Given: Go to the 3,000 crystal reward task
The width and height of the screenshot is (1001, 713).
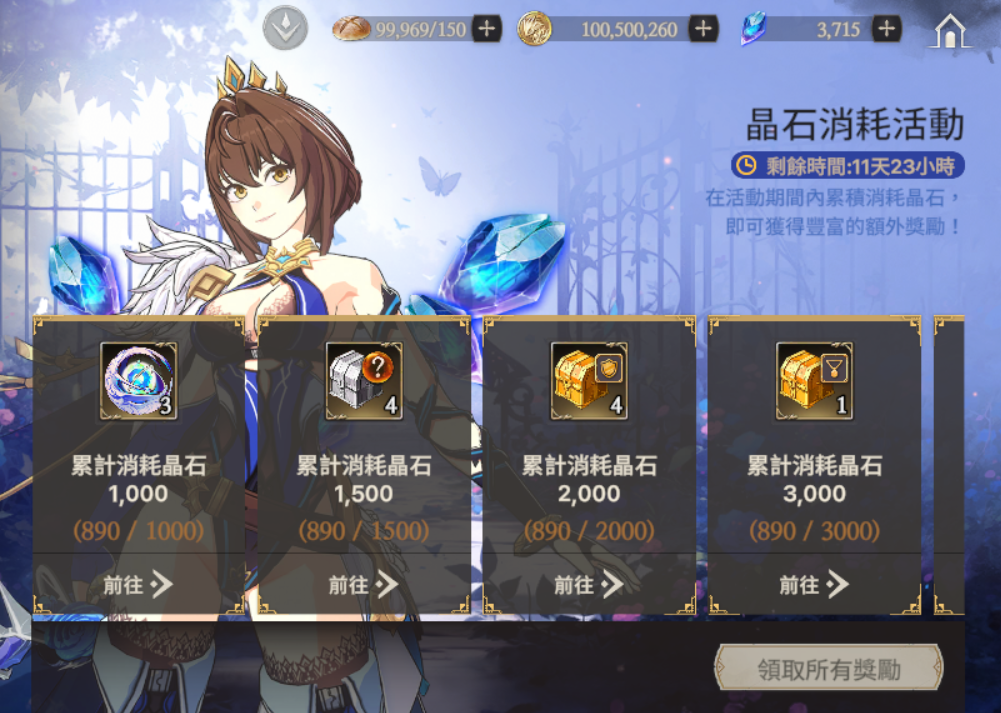Looking at the screenshot, I should point(814,585).
